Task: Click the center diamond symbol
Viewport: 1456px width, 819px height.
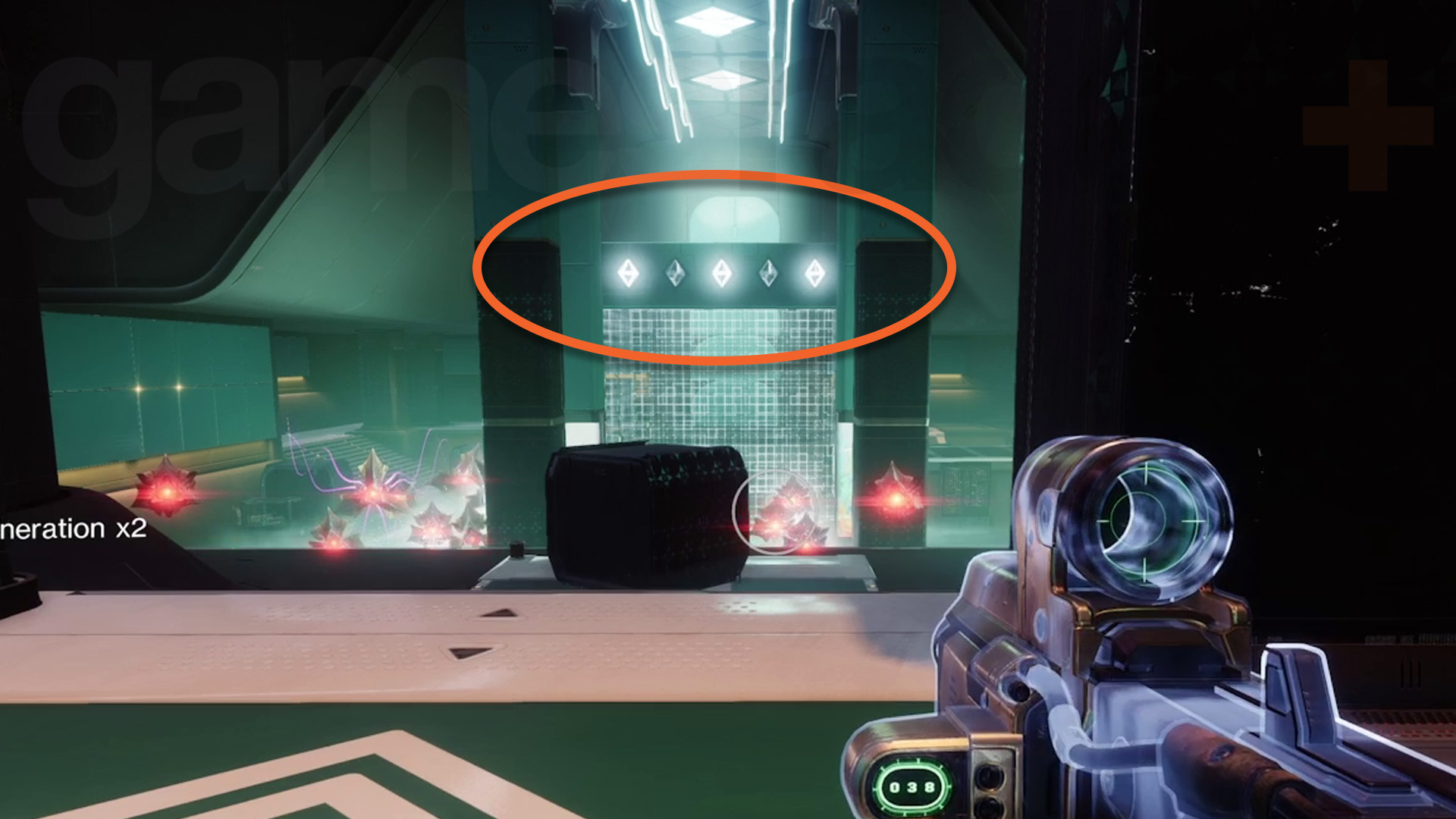Action: pos(722,271)
